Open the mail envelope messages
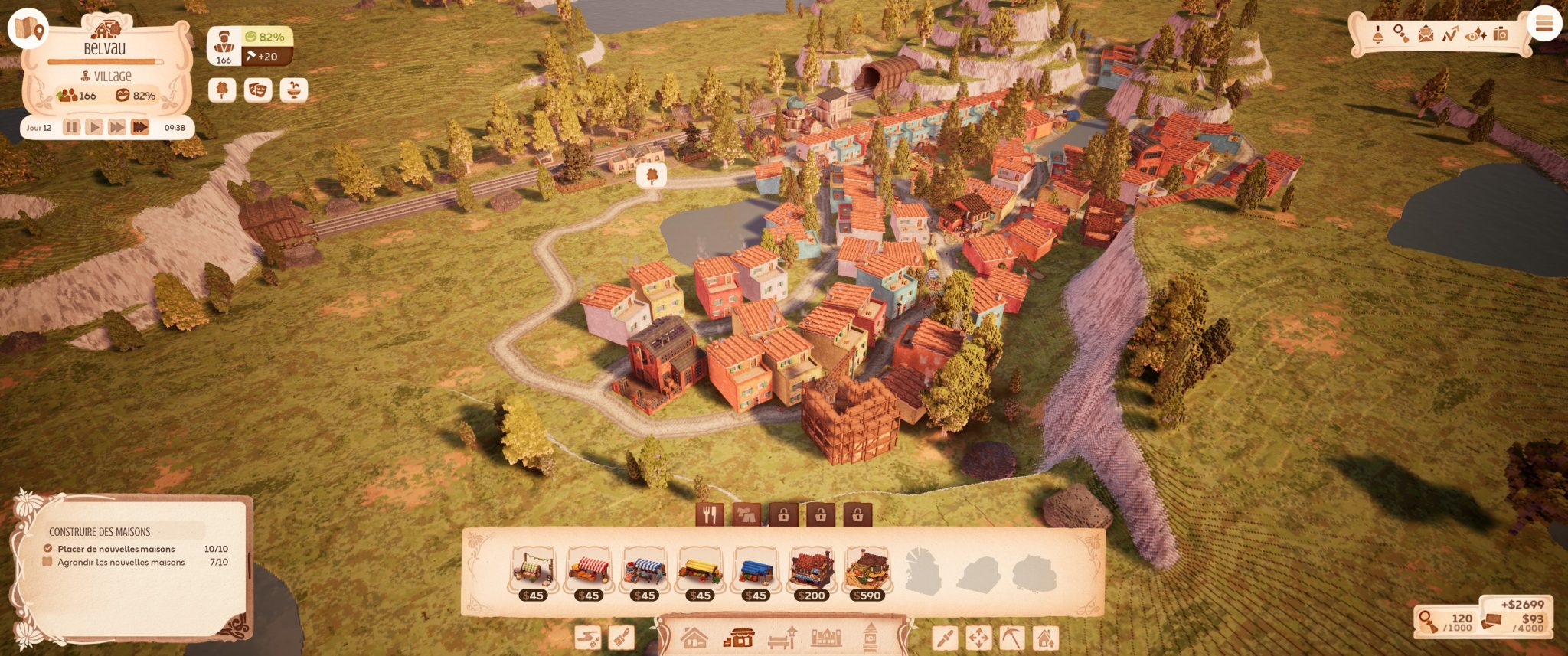The width and height of the screenshot is (1568, 656). pos(1426,34)
